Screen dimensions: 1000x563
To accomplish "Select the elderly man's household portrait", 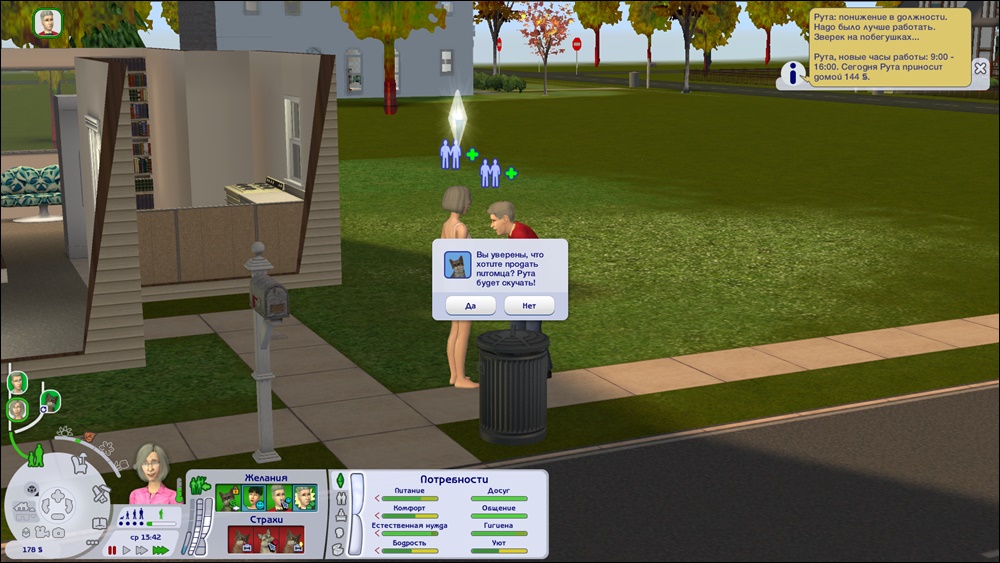I will pyautogui.click(x=17, y=382).
